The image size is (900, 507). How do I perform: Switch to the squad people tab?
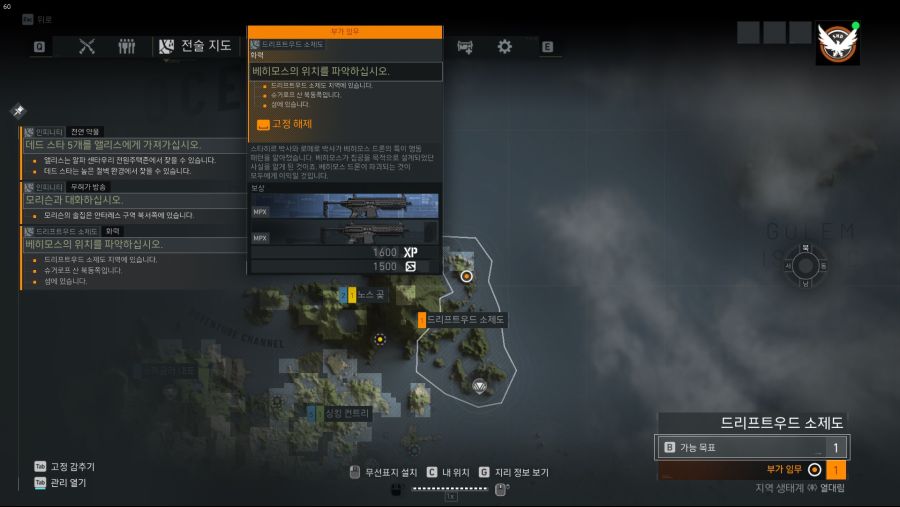tap(126, 46)
